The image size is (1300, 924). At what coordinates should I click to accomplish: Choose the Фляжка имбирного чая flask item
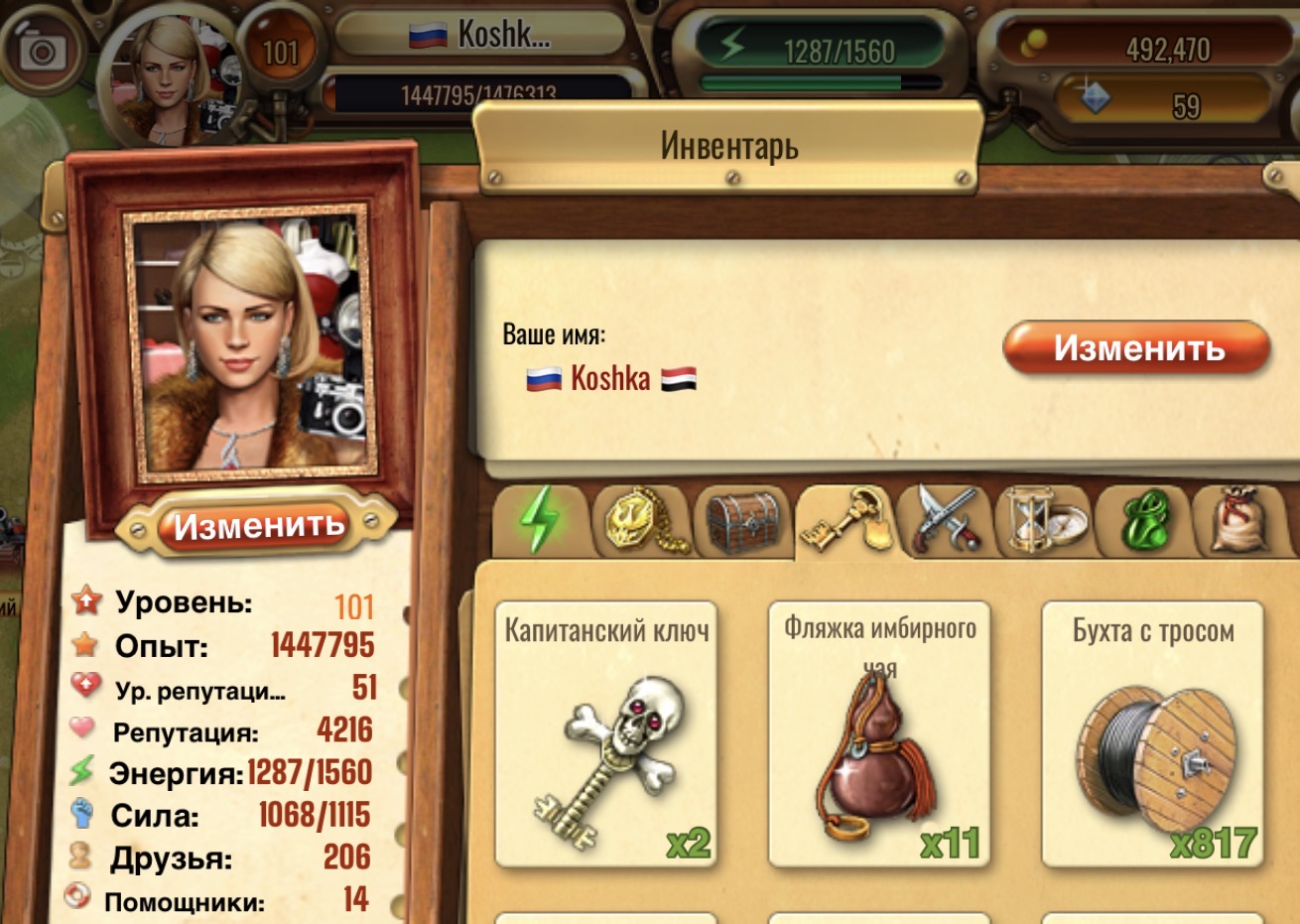[879, 735]
